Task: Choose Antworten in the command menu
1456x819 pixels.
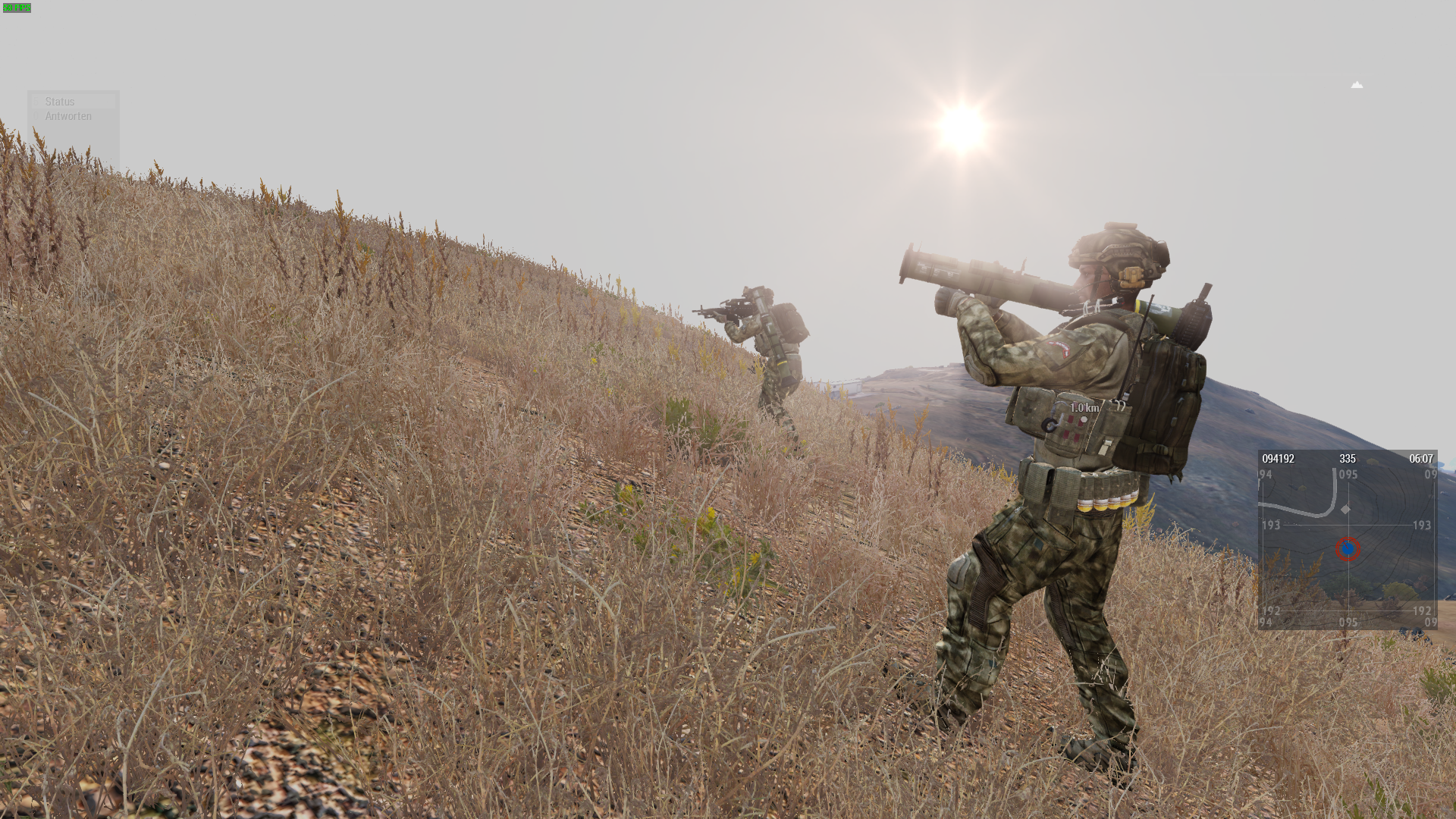Action: point(68,116)
